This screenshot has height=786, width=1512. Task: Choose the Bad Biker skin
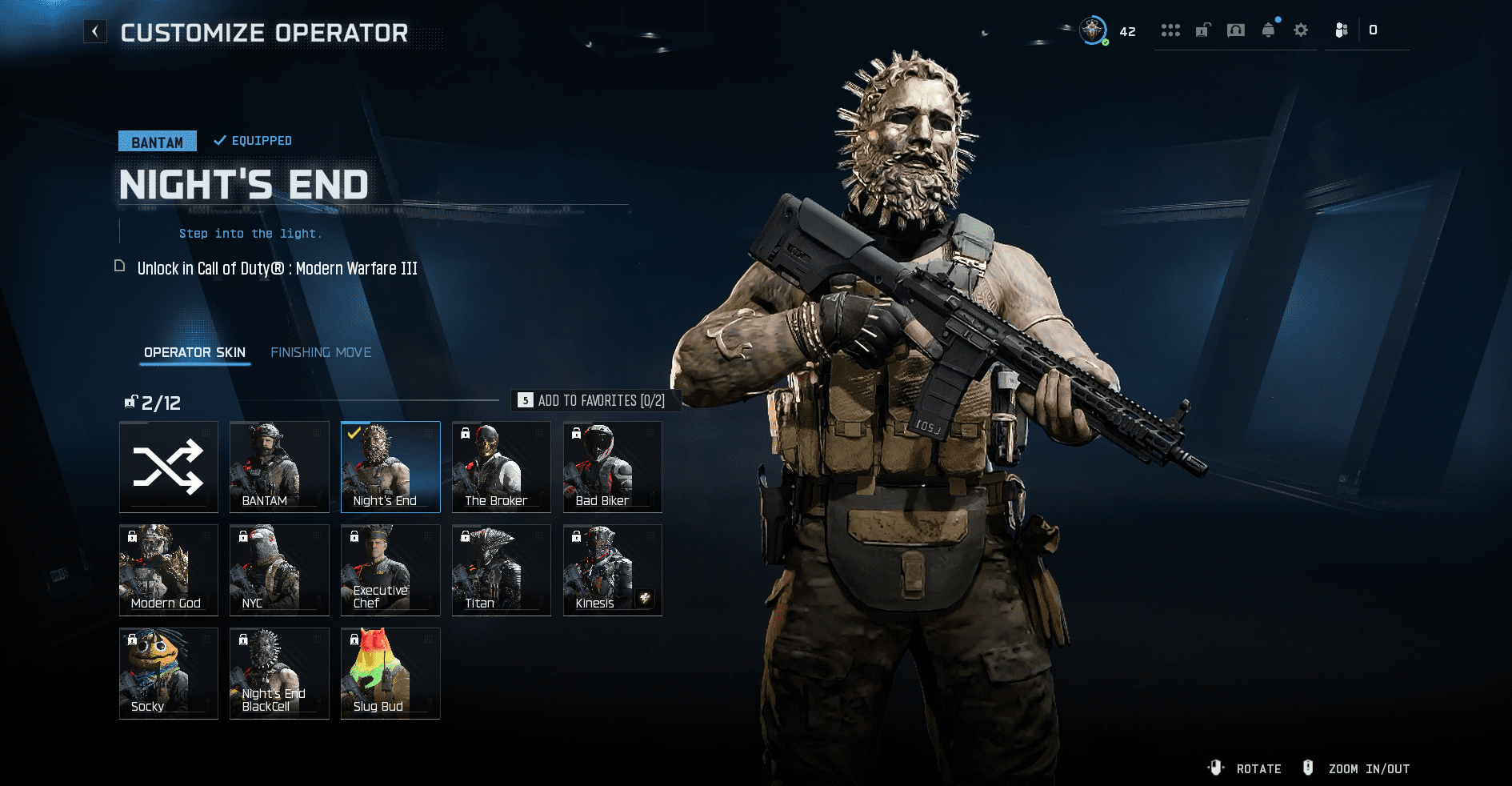pyautogui.click(x=612, y=467)
